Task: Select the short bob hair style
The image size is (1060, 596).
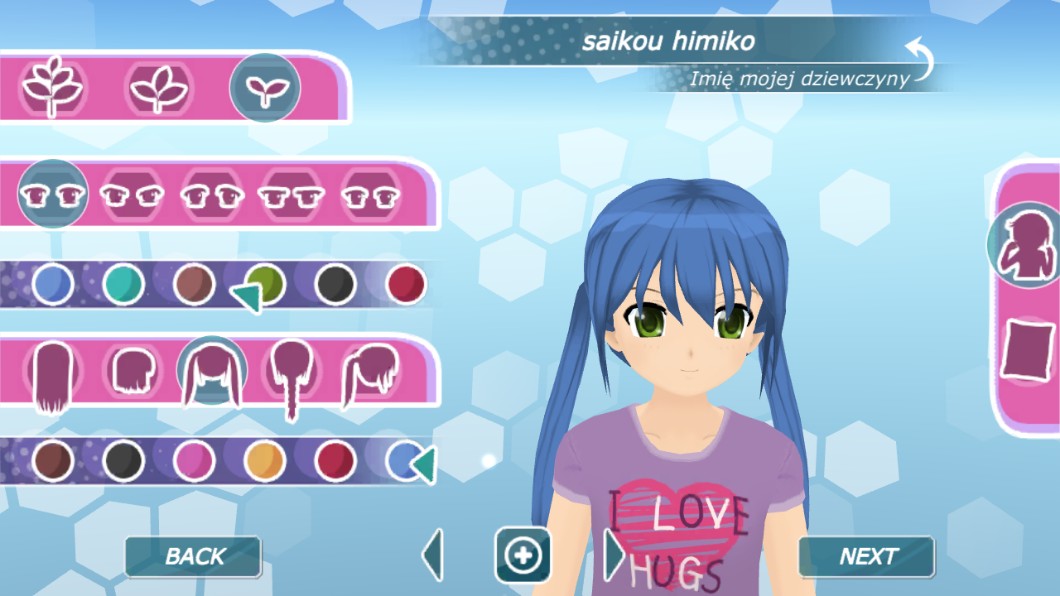Action: pos(132,373)
